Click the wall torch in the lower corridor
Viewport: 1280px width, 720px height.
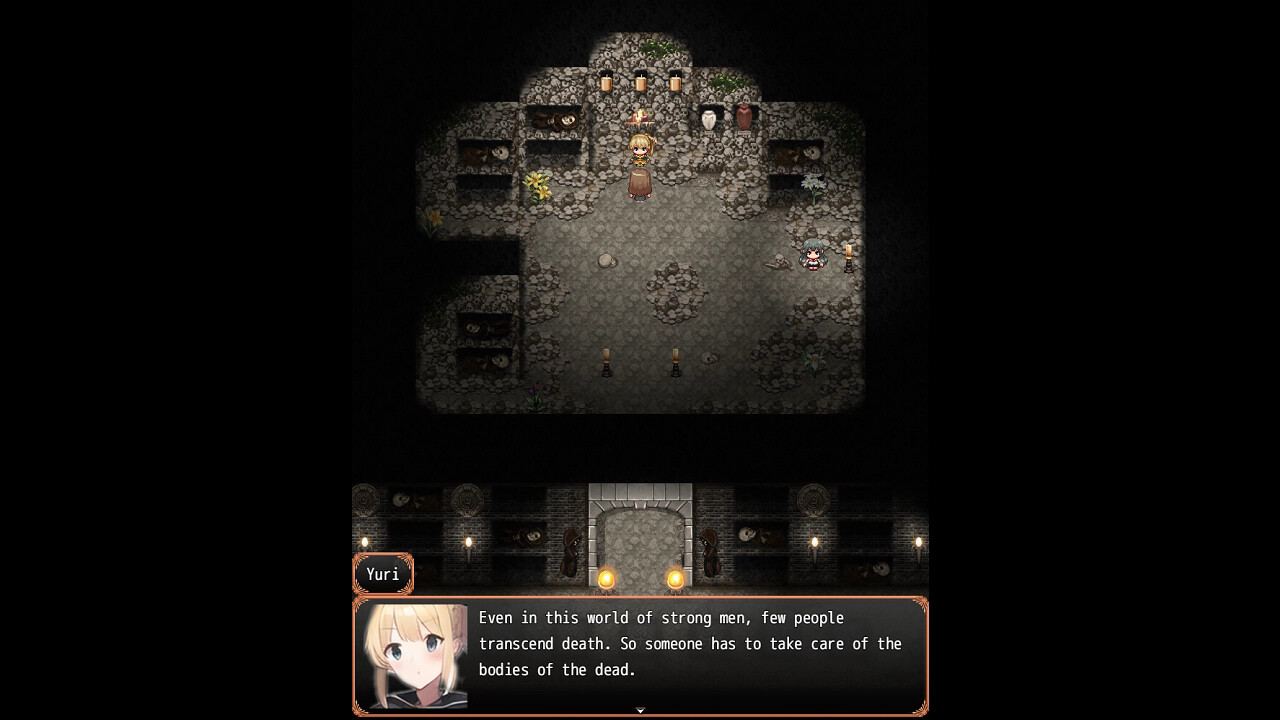tap(469, 545)
